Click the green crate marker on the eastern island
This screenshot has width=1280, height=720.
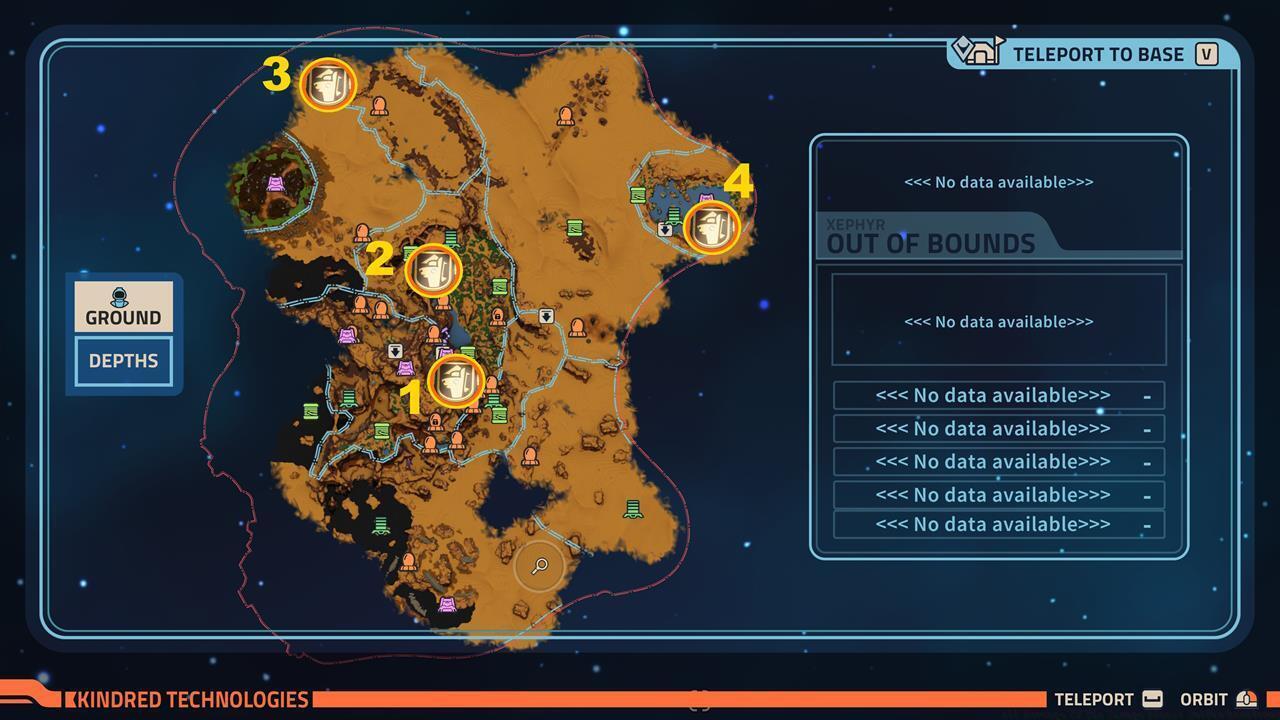637,194
